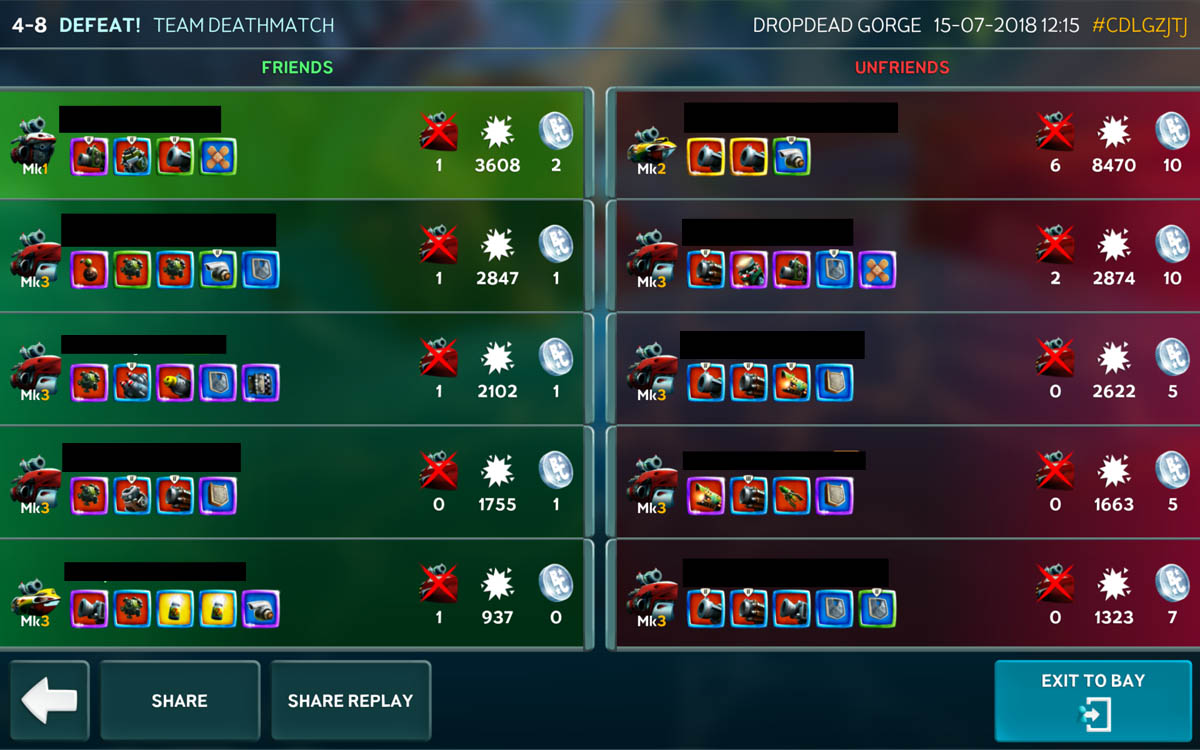Share the replay of this match
The width and height of the screenshot is (1200, 750).
pos(350,700)
